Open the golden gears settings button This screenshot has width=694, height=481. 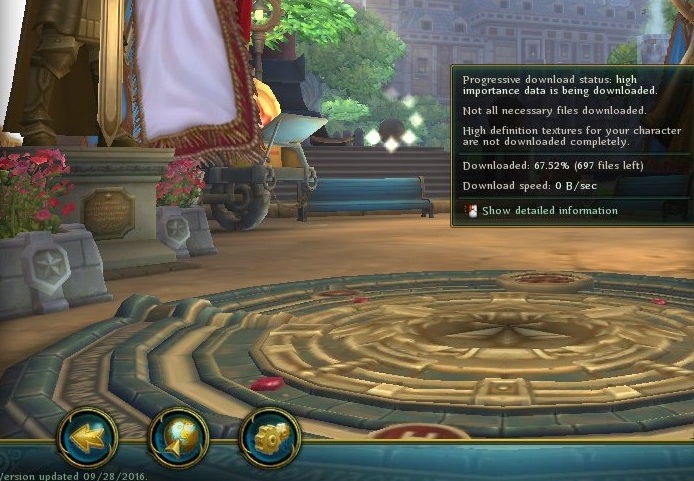point(269,438)
